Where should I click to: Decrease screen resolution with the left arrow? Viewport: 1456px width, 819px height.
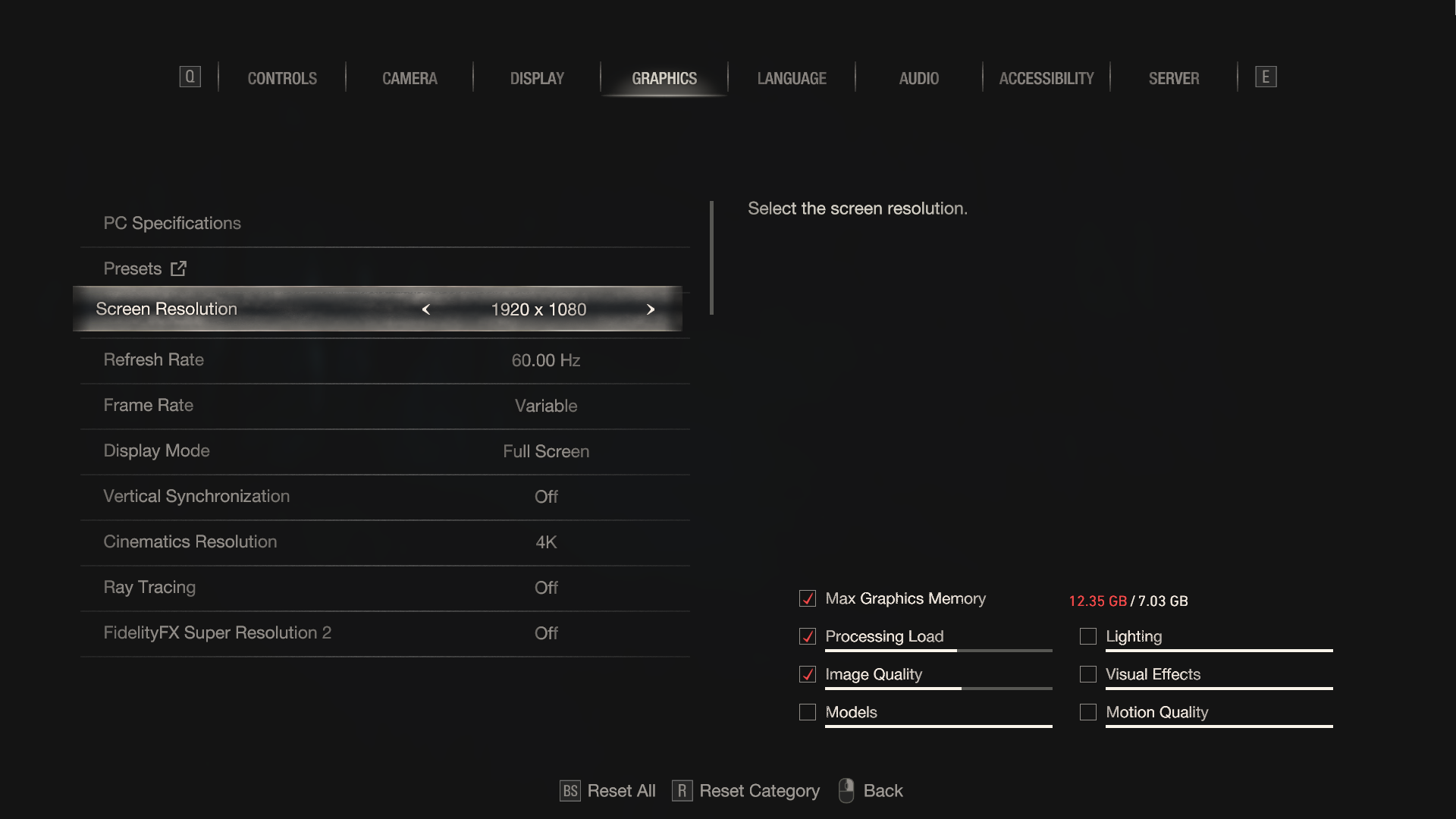point(426,309)
